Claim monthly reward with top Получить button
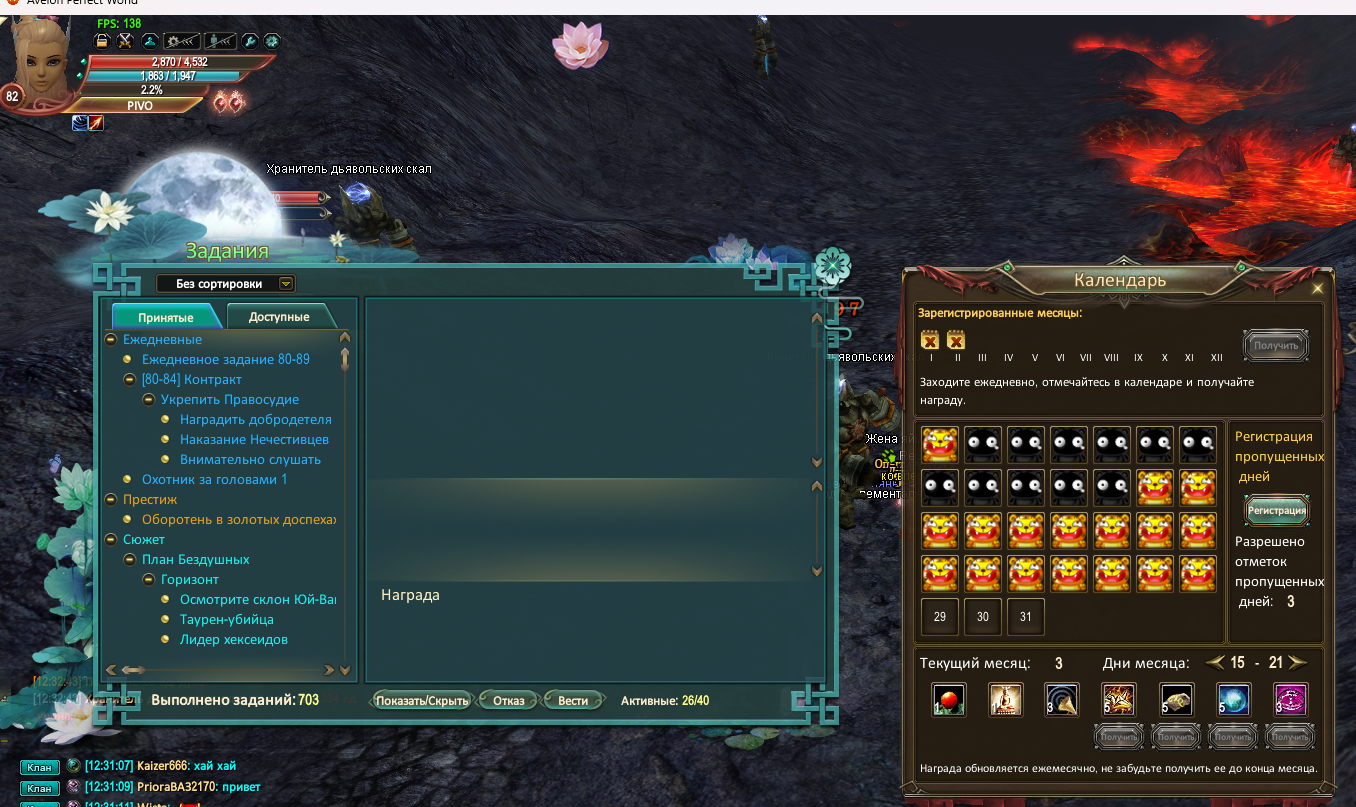Screen dimensions: 1356x807 1276,346
